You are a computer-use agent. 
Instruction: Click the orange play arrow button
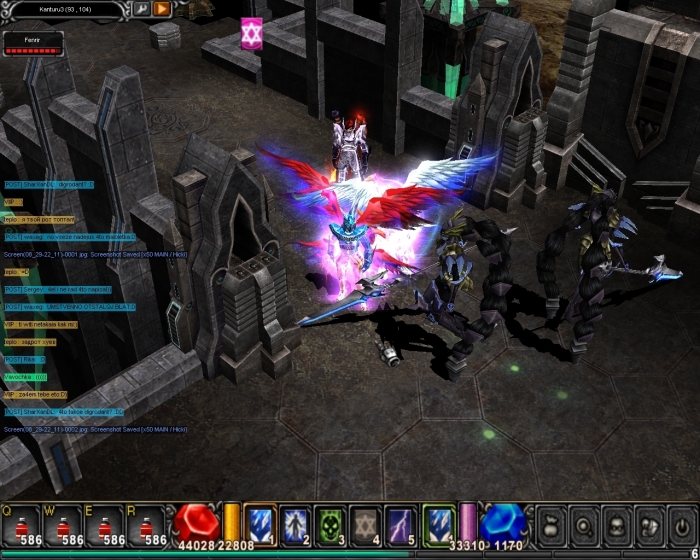coord(161,9)
